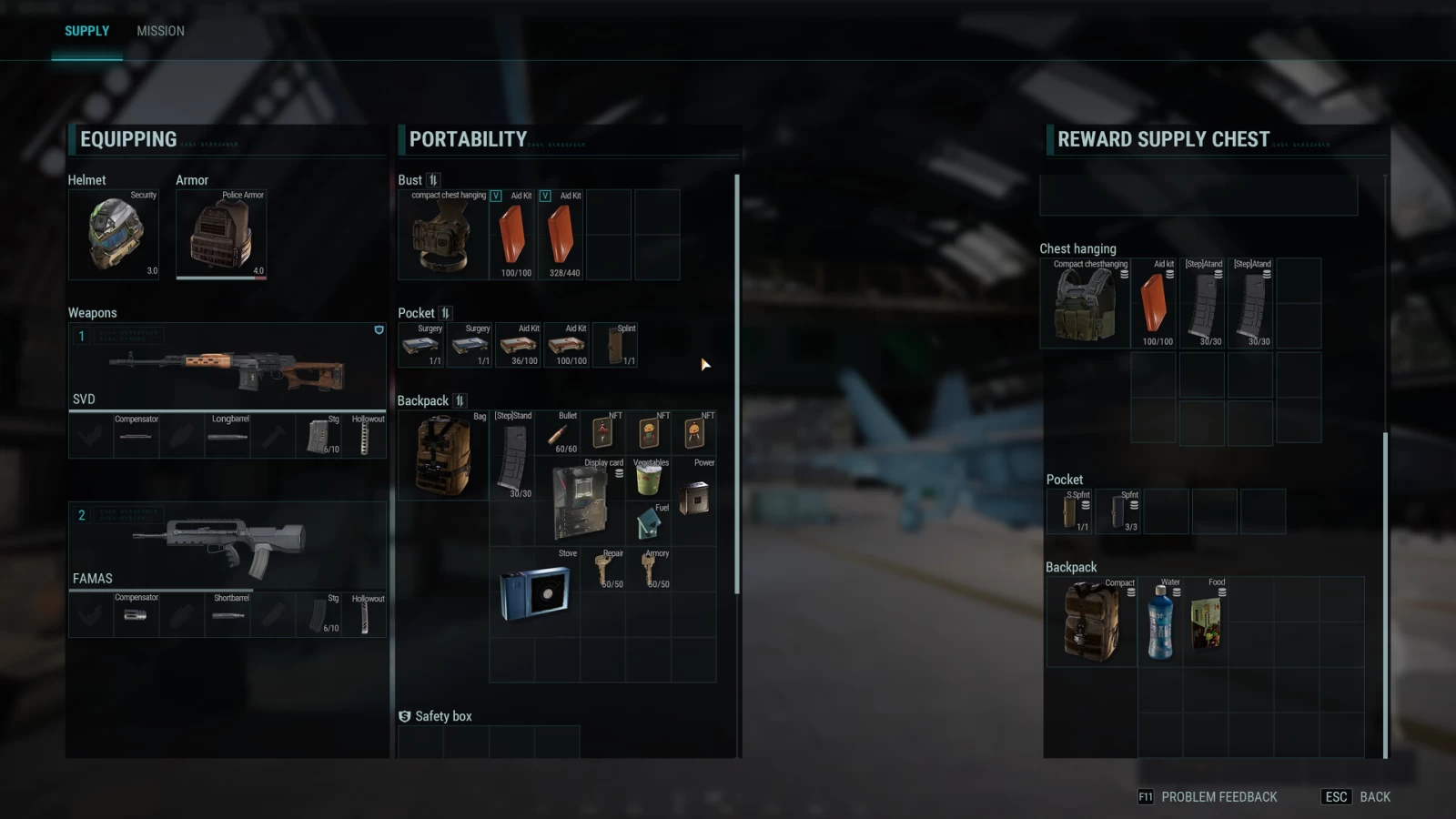
Task: Select the Security helmet slot
Action: 114,234
